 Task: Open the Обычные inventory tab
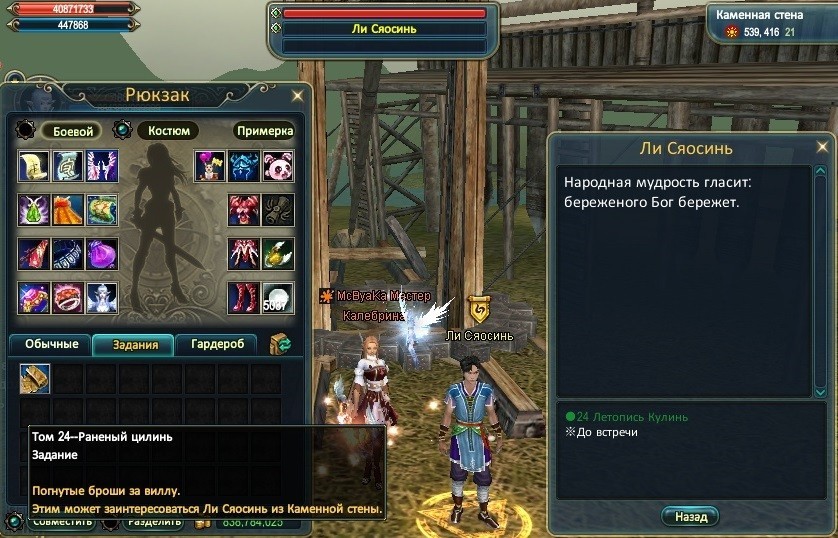(x=51, y=345)
